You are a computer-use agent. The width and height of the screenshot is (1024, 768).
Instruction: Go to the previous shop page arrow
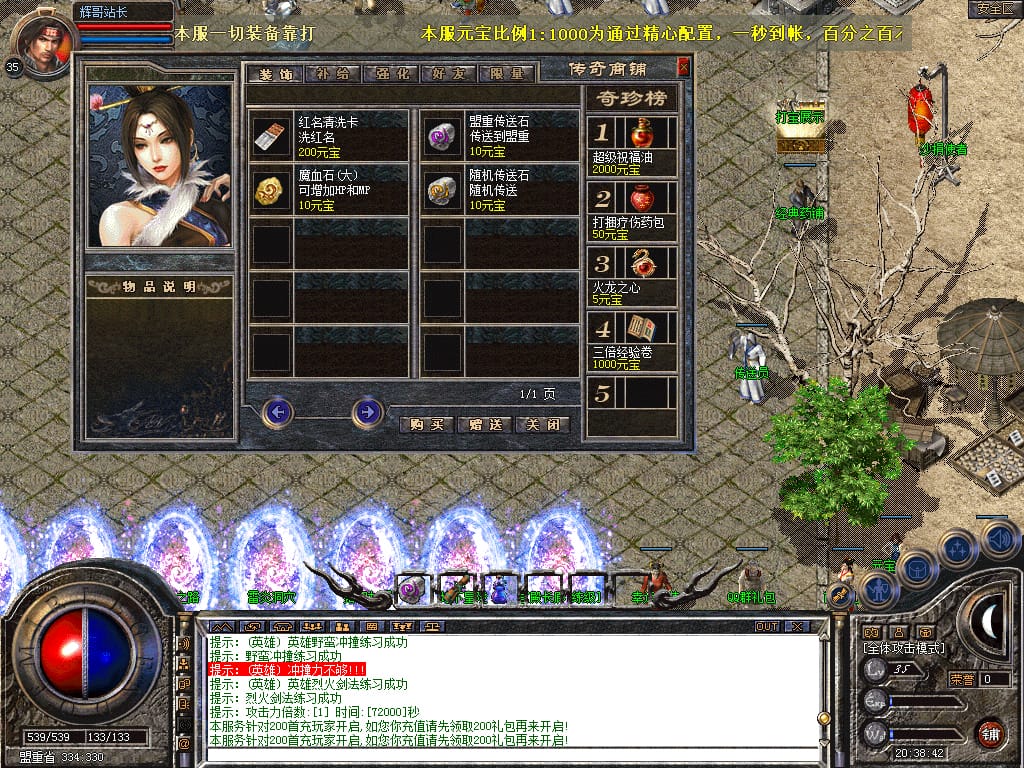point(278,411)
